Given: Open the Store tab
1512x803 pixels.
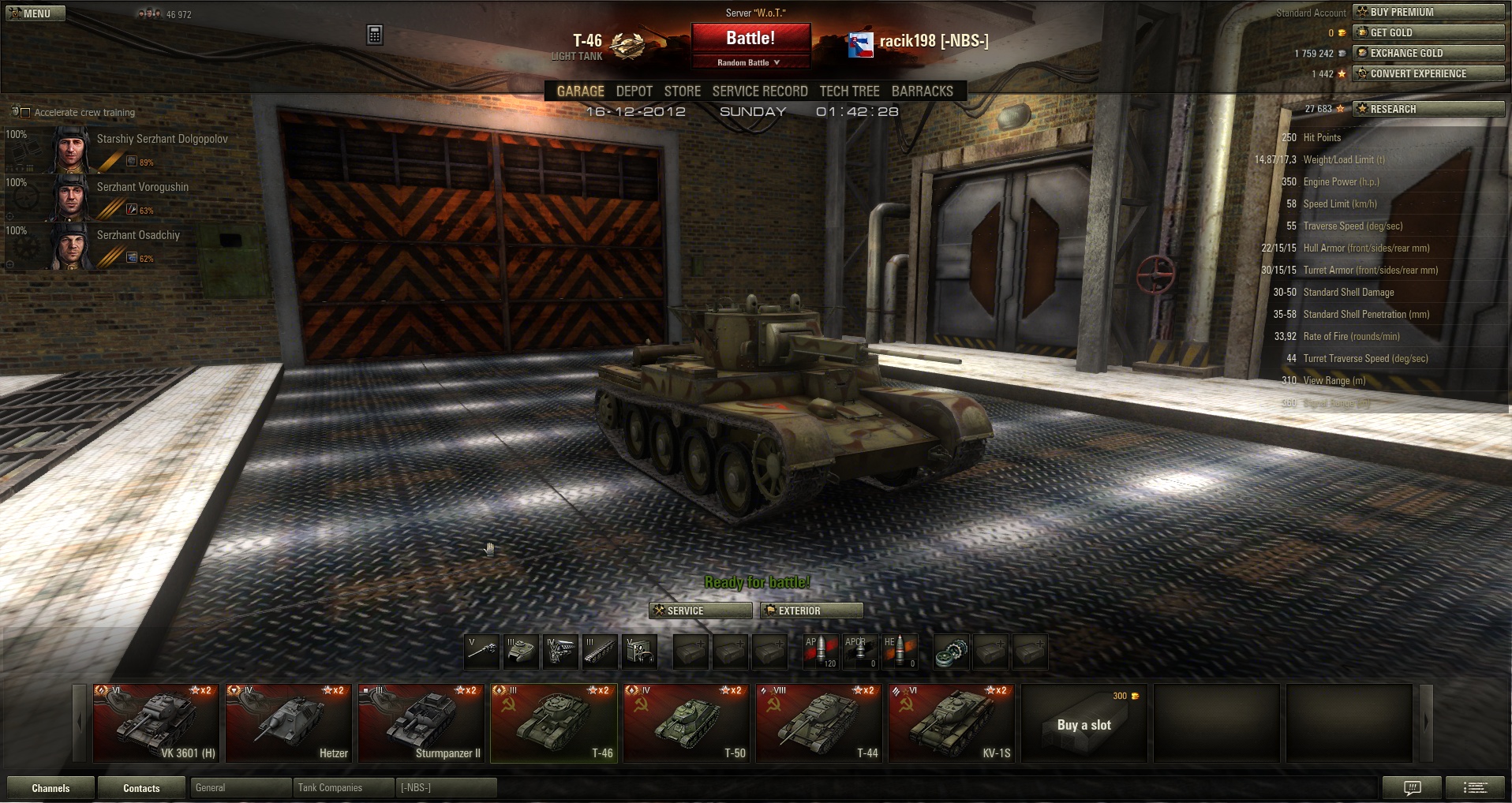Looking at the screenshot, I should pyautogui.click(x=682, y=92).
